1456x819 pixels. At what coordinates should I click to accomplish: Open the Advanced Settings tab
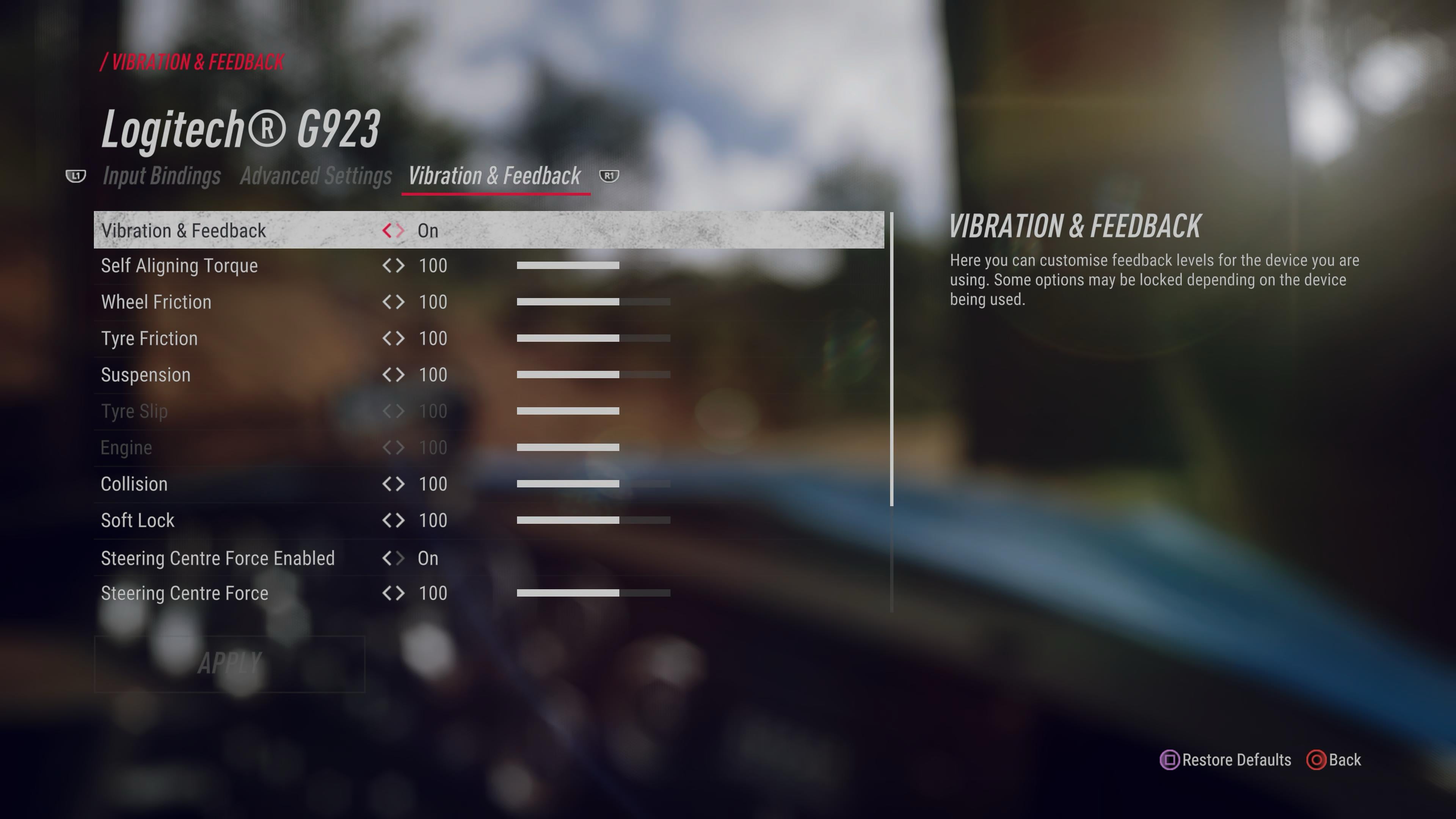click(315, 176)
